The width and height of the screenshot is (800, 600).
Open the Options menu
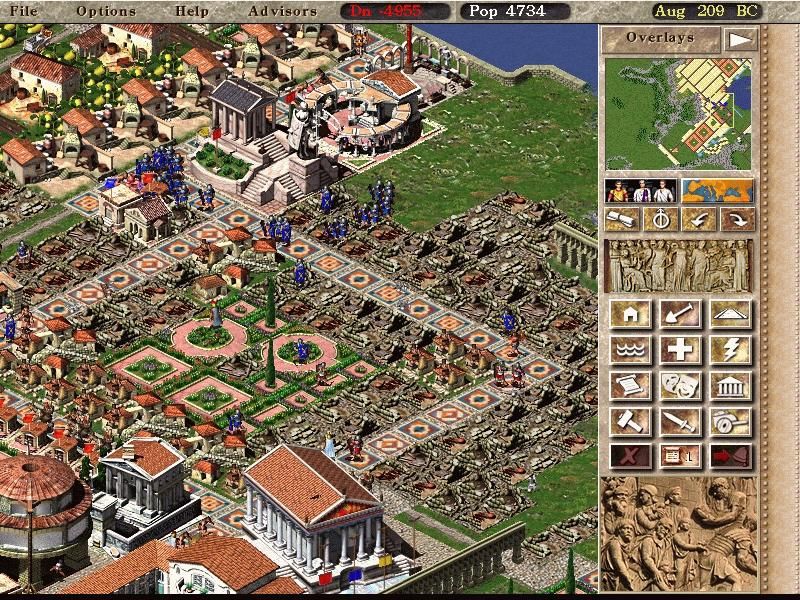[x=106, y=11]
